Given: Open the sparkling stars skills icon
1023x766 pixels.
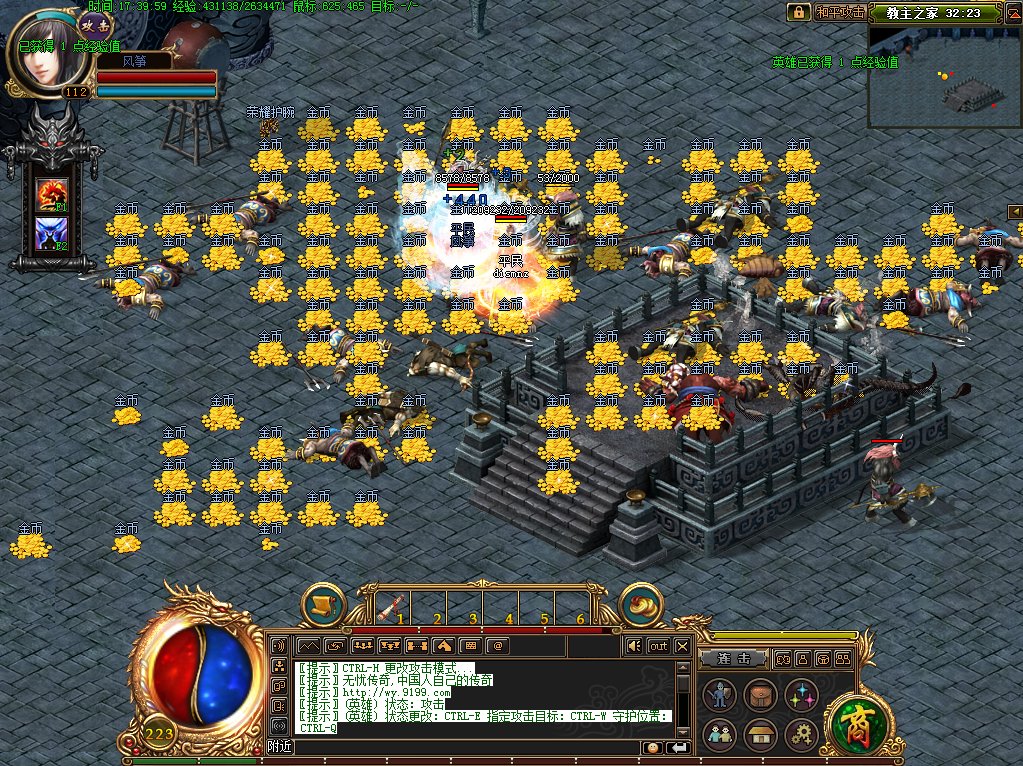Looking at the screenshot, I should tap(801, 694).
